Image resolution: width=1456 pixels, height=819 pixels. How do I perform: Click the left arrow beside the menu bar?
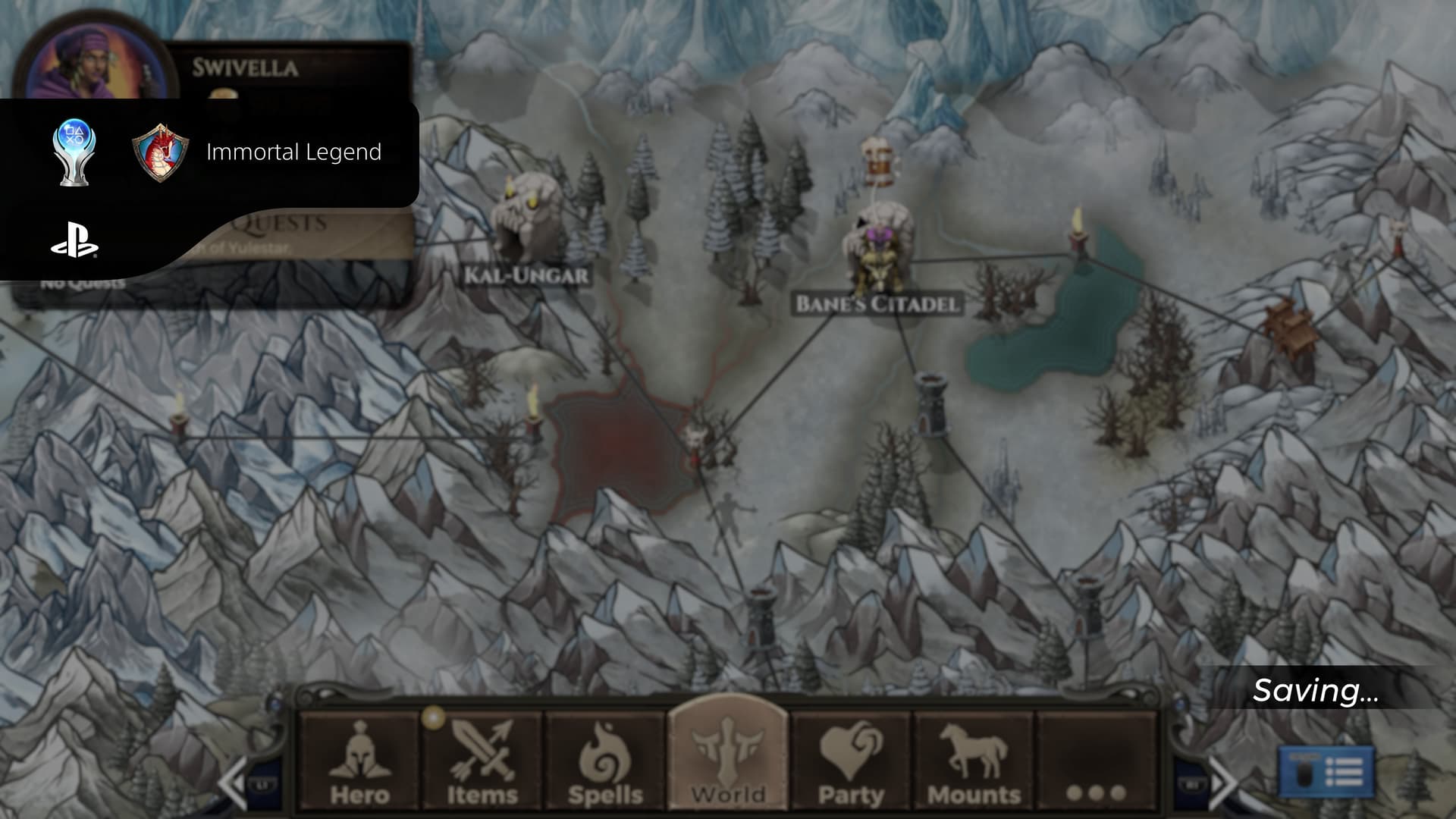tap(235, 783)
